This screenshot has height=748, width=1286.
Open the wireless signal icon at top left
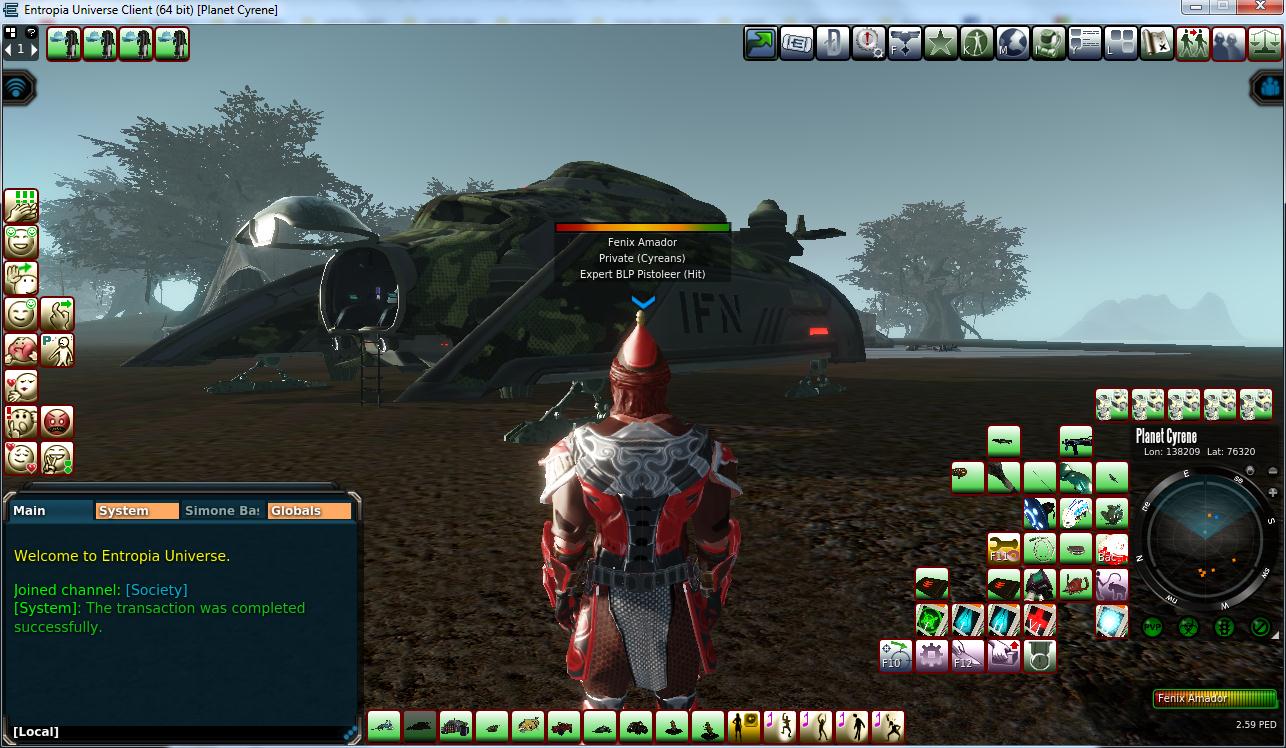point(19,88)
